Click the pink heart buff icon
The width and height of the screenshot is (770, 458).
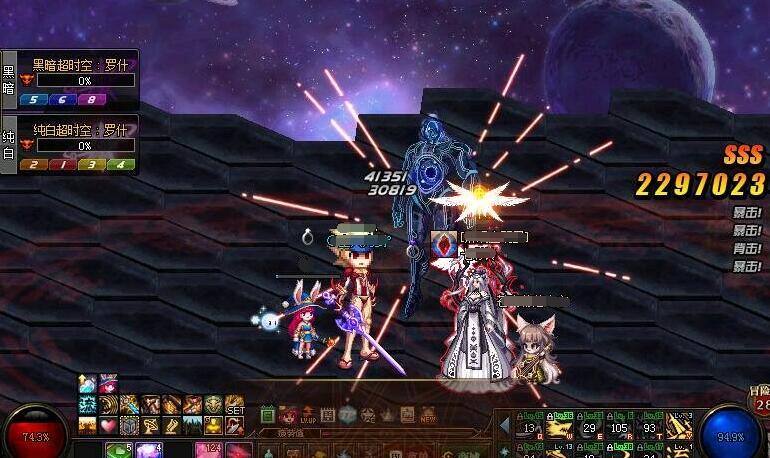(108, 426)
